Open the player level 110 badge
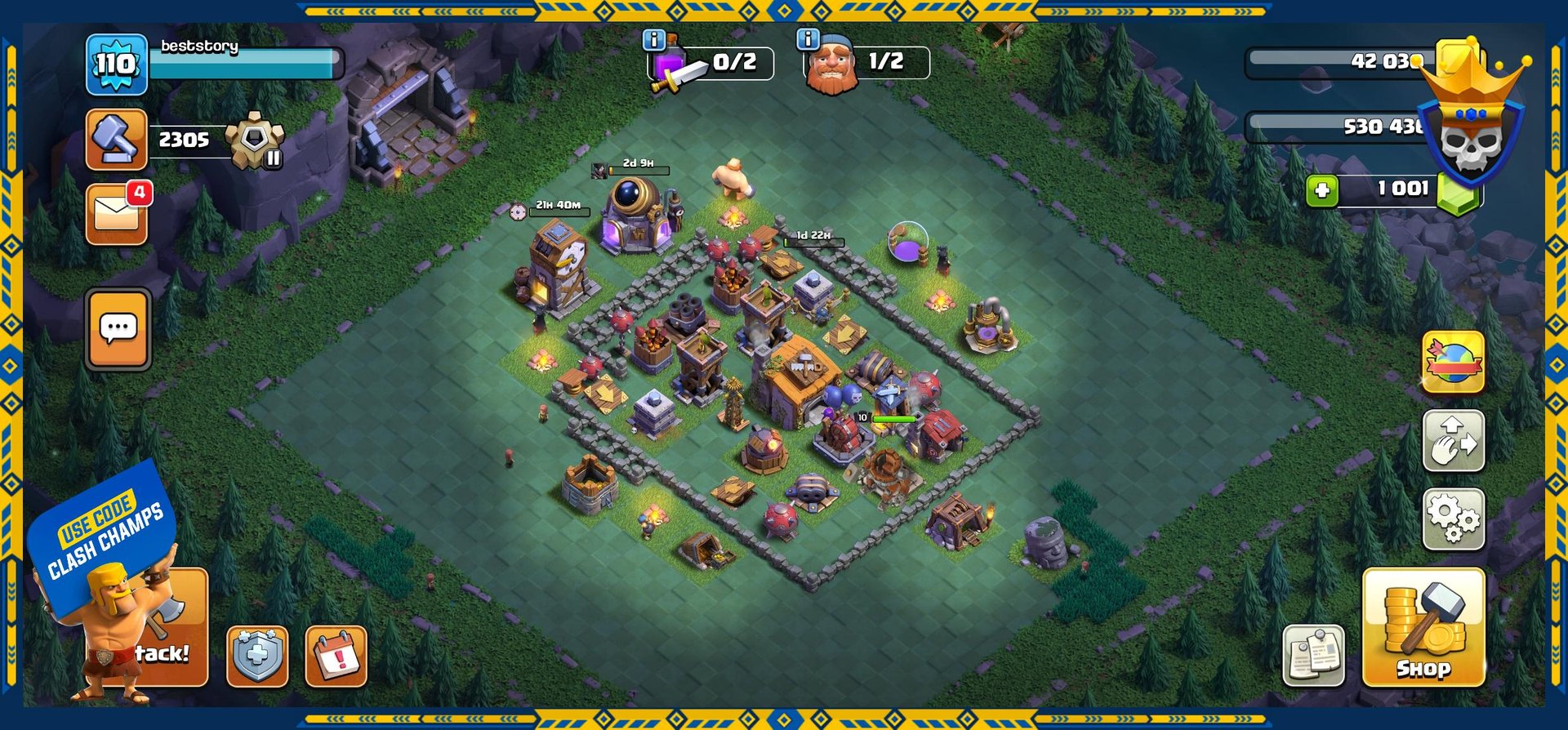1568x730 pixels. click(x=116, y=64)
